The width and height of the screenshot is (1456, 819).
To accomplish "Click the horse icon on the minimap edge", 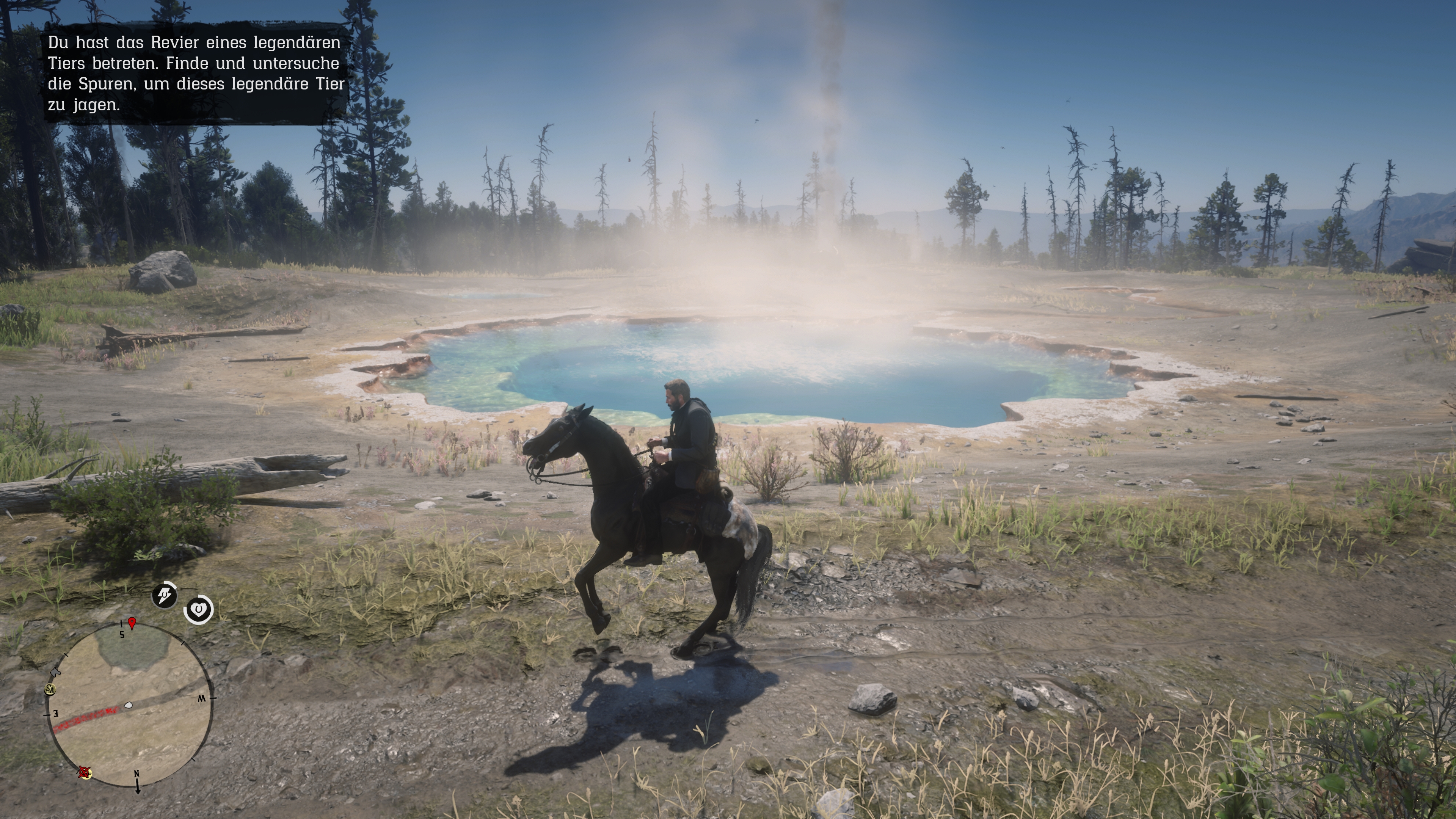I will click(x=55, y=672).
